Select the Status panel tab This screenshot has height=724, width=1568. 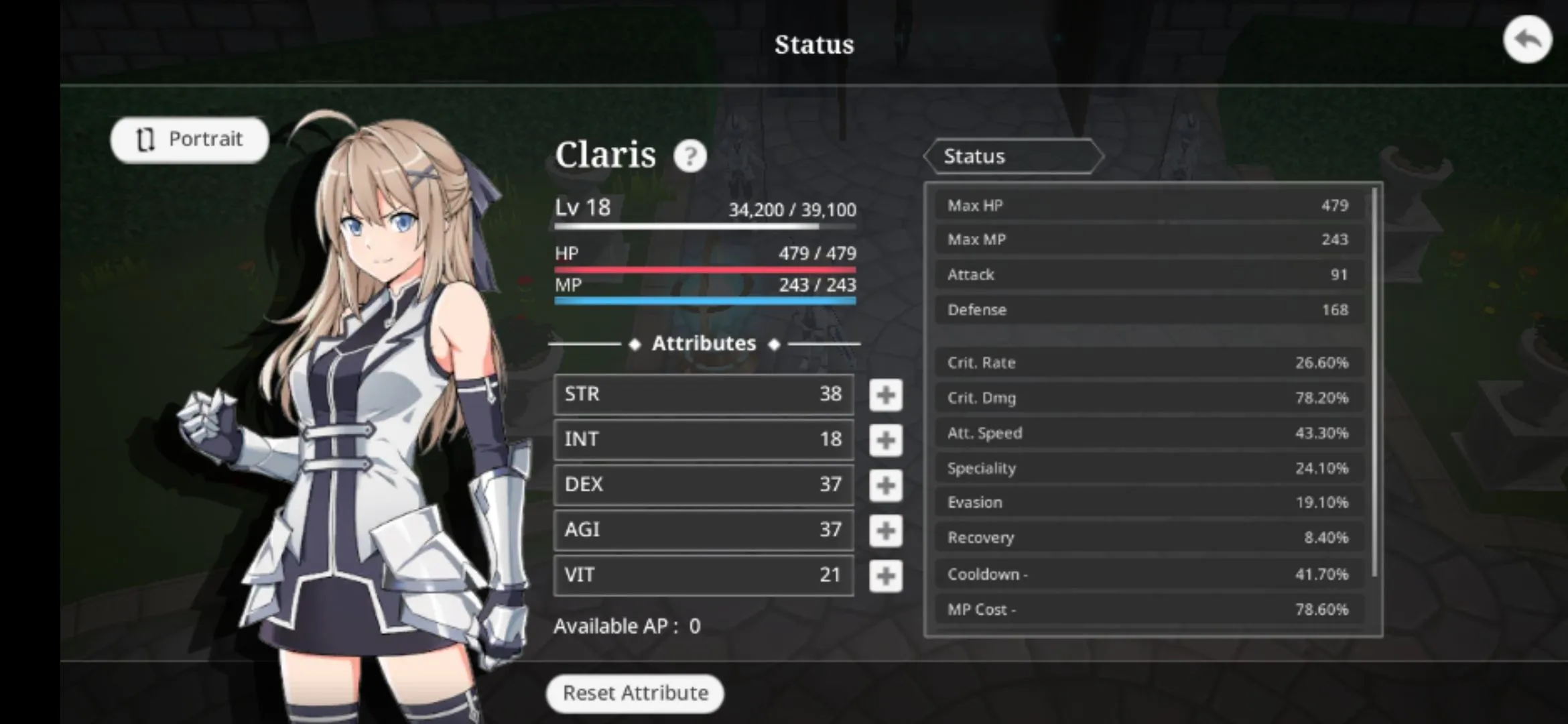1012,156
